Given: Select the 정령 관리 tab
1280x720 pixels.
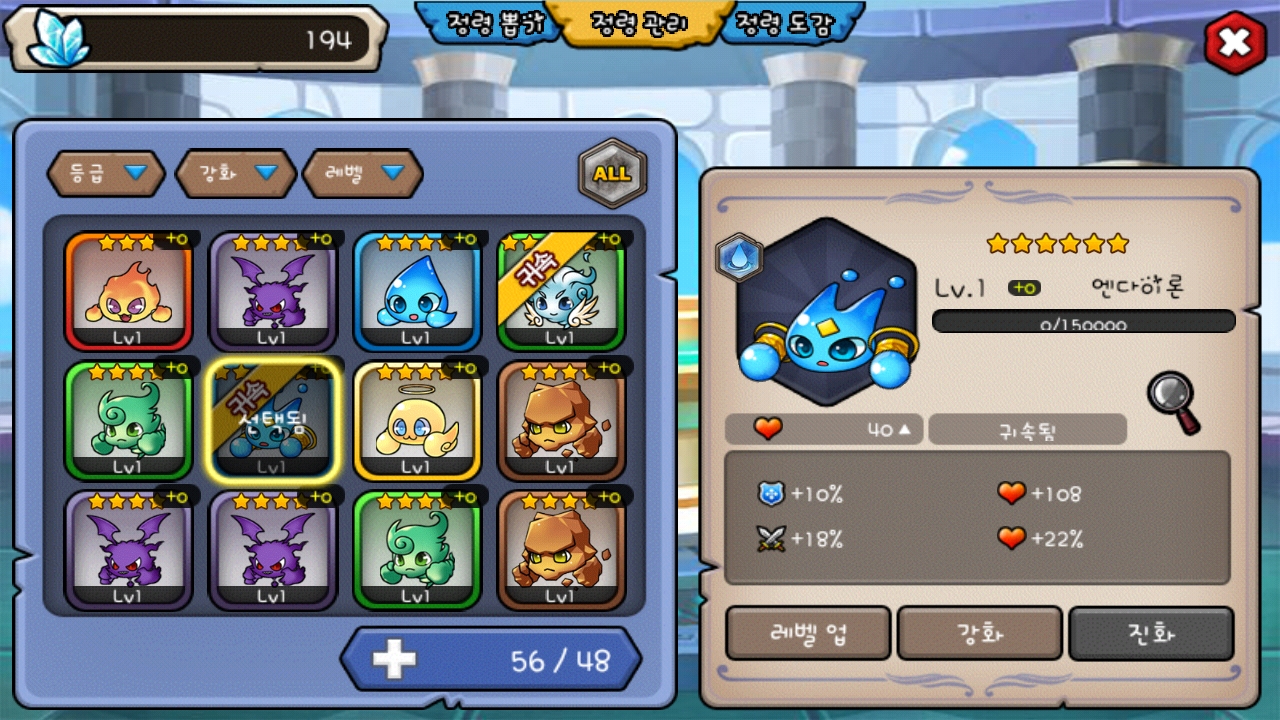Looking at the screenshot, I should [640, 23].
